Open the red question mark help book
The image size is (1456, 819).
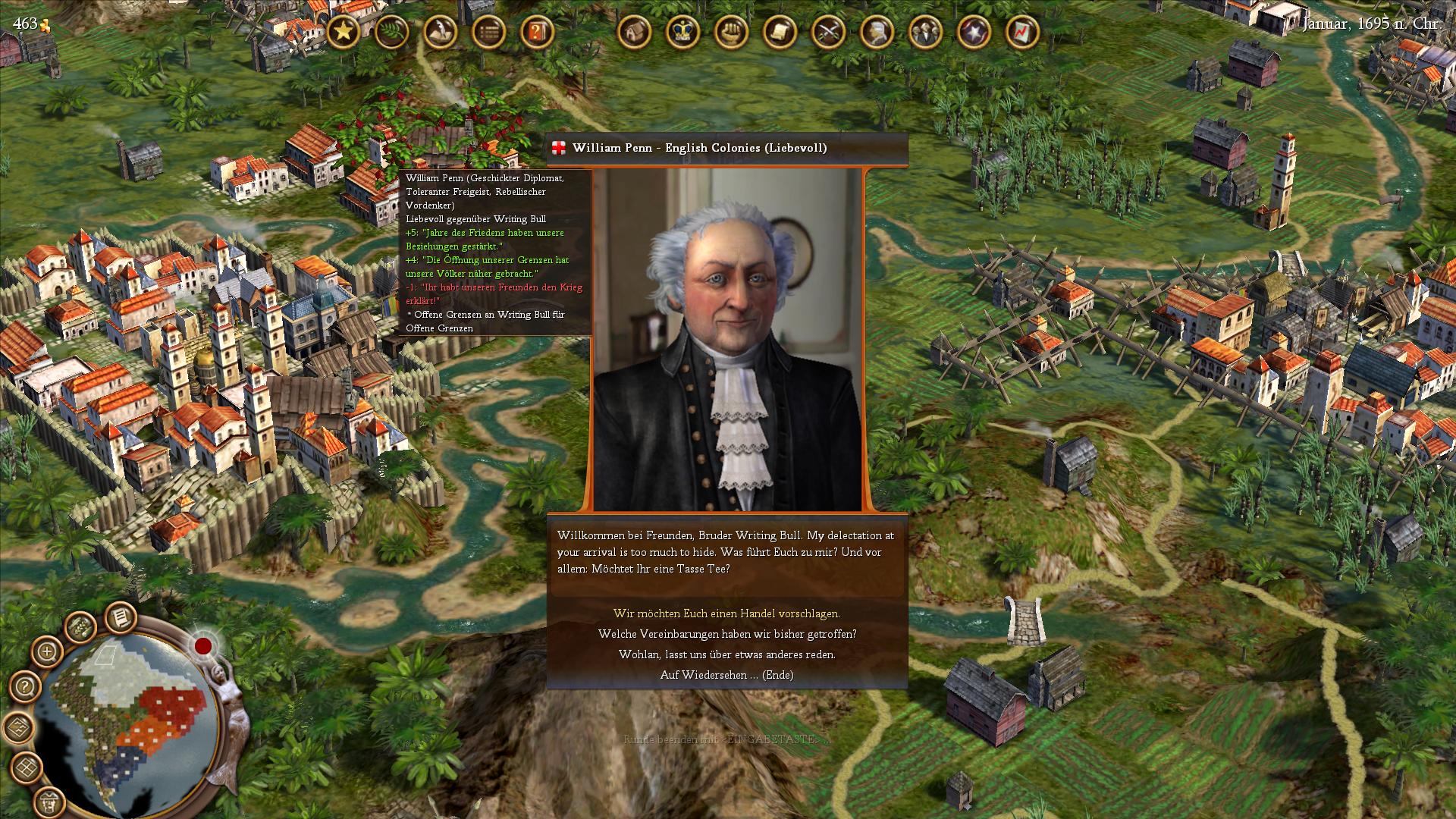(537, 32)
